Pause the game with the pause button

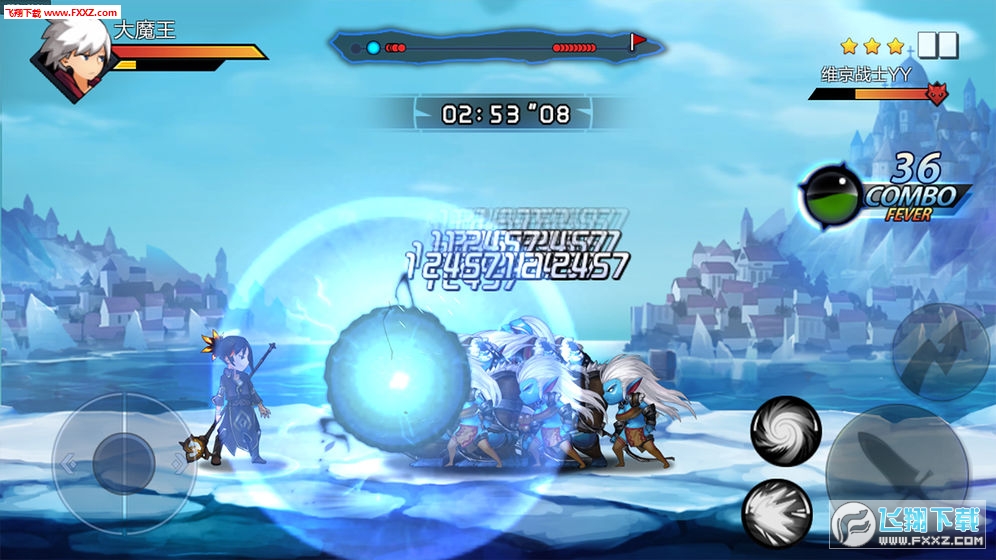pos(938,46)
